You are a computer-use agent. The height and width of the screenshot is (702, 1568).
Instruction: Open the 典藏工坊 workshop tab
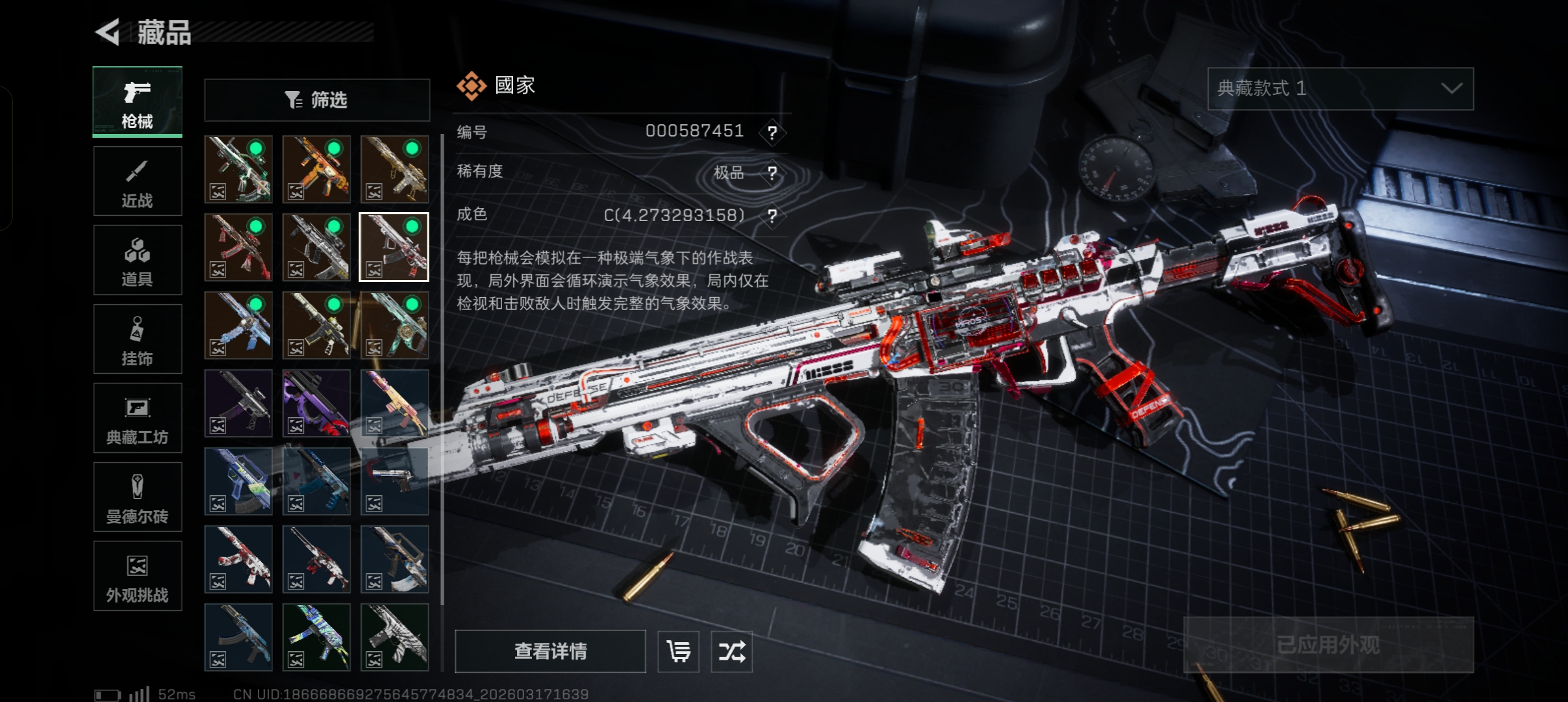pyautogui.click(x=137, y=418)
